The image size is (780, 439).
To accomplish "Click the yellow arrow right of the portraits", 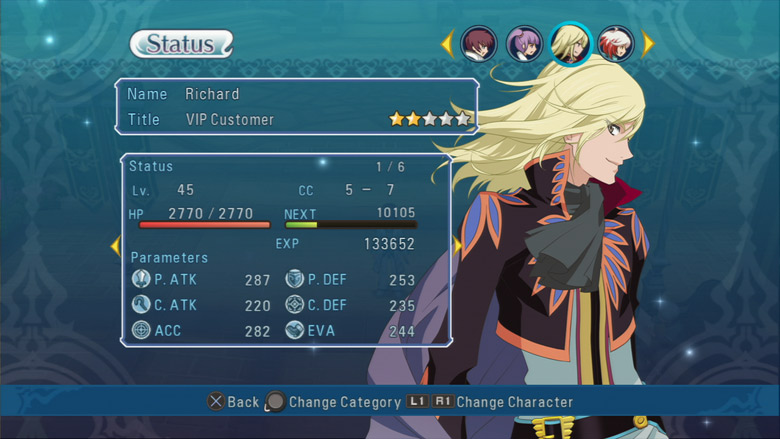I will (x=648, y=44).
